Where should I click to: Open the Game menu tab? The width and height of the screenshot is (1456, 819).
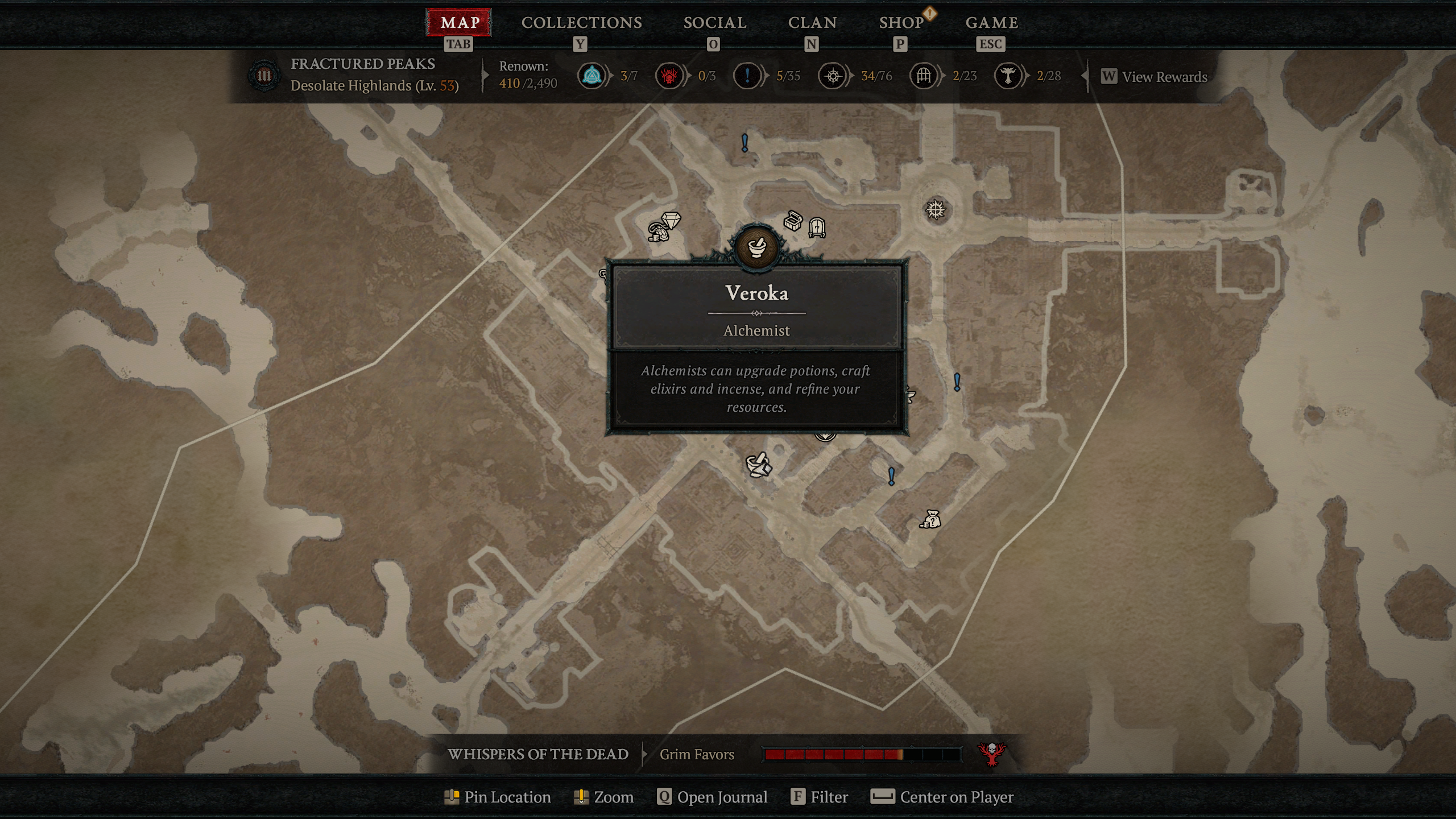click(x=991, y=23)
